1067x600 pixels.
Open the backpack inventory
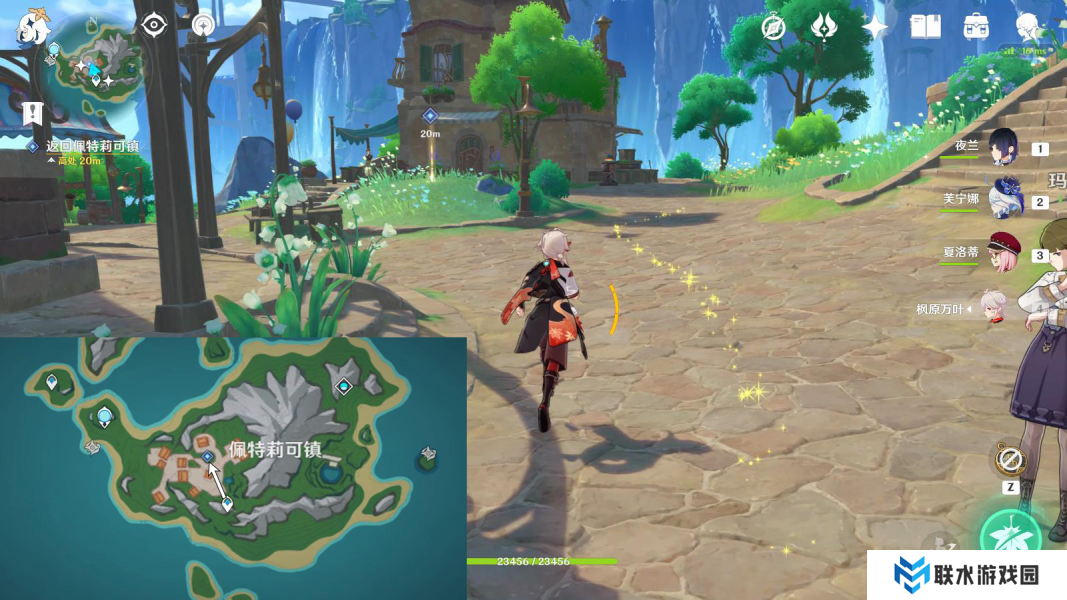[x=976, y=27]
